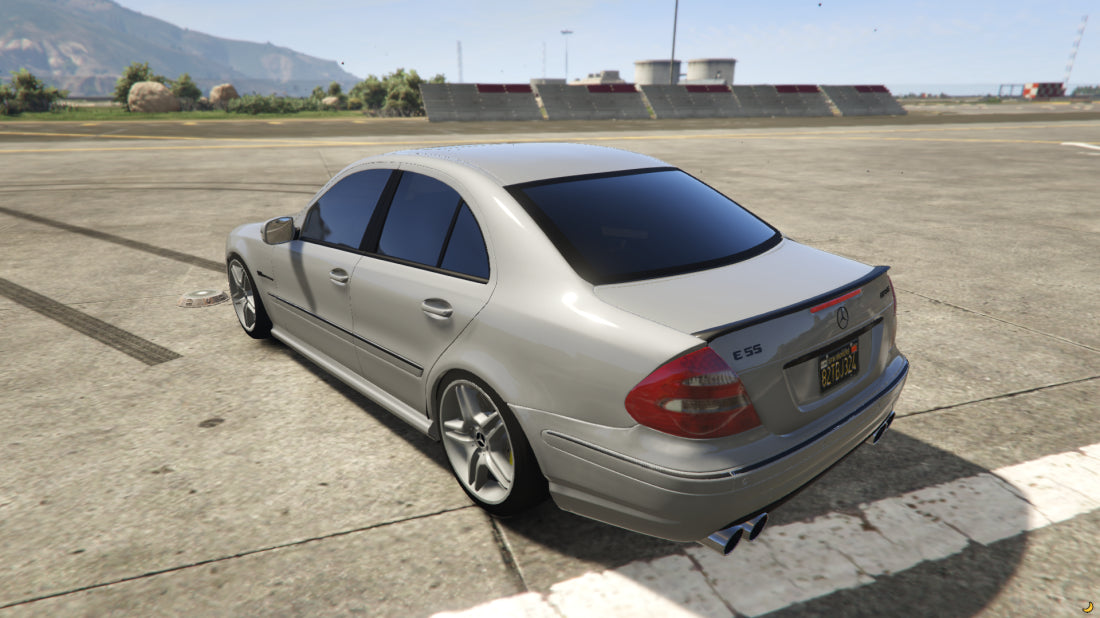1100x618 pixels.
Task: Click the small banana icon overlay
Action: point(1087,606)
